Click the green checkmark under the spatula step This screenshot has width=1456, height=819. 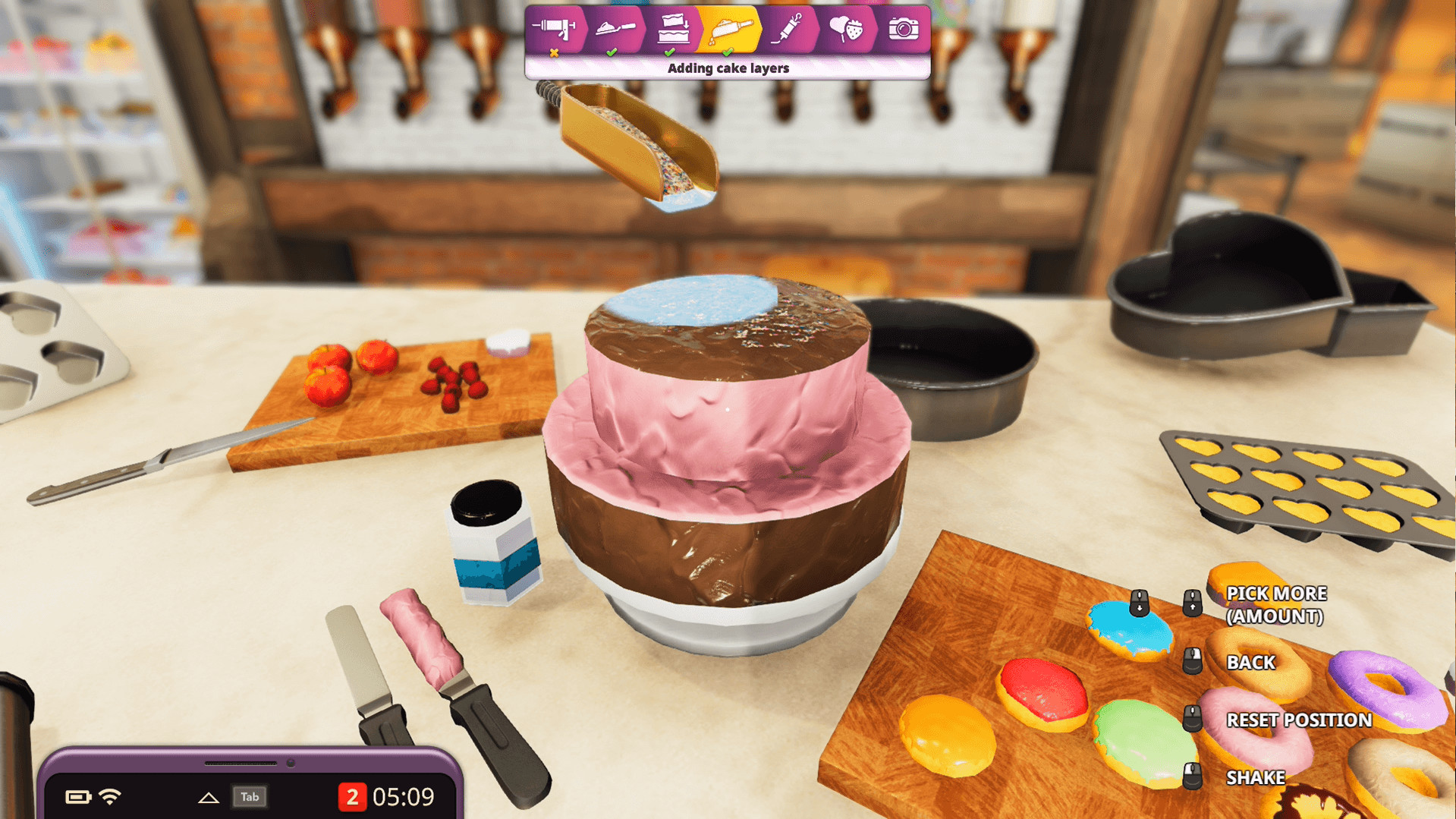[612, 54]
